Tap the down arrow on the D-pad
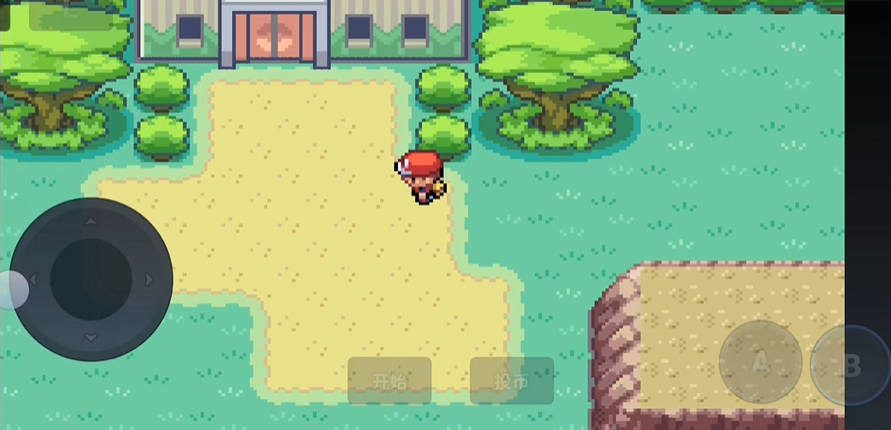The height and width of the screenshot is (430, 891). [x=91, y=337]
